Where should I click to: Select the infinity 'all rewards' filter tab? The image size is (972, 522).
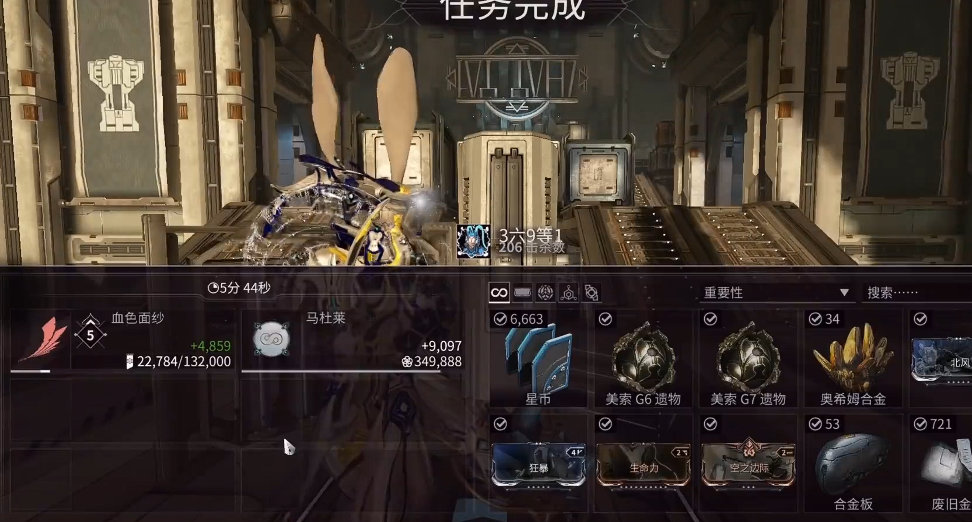point(499,292)
